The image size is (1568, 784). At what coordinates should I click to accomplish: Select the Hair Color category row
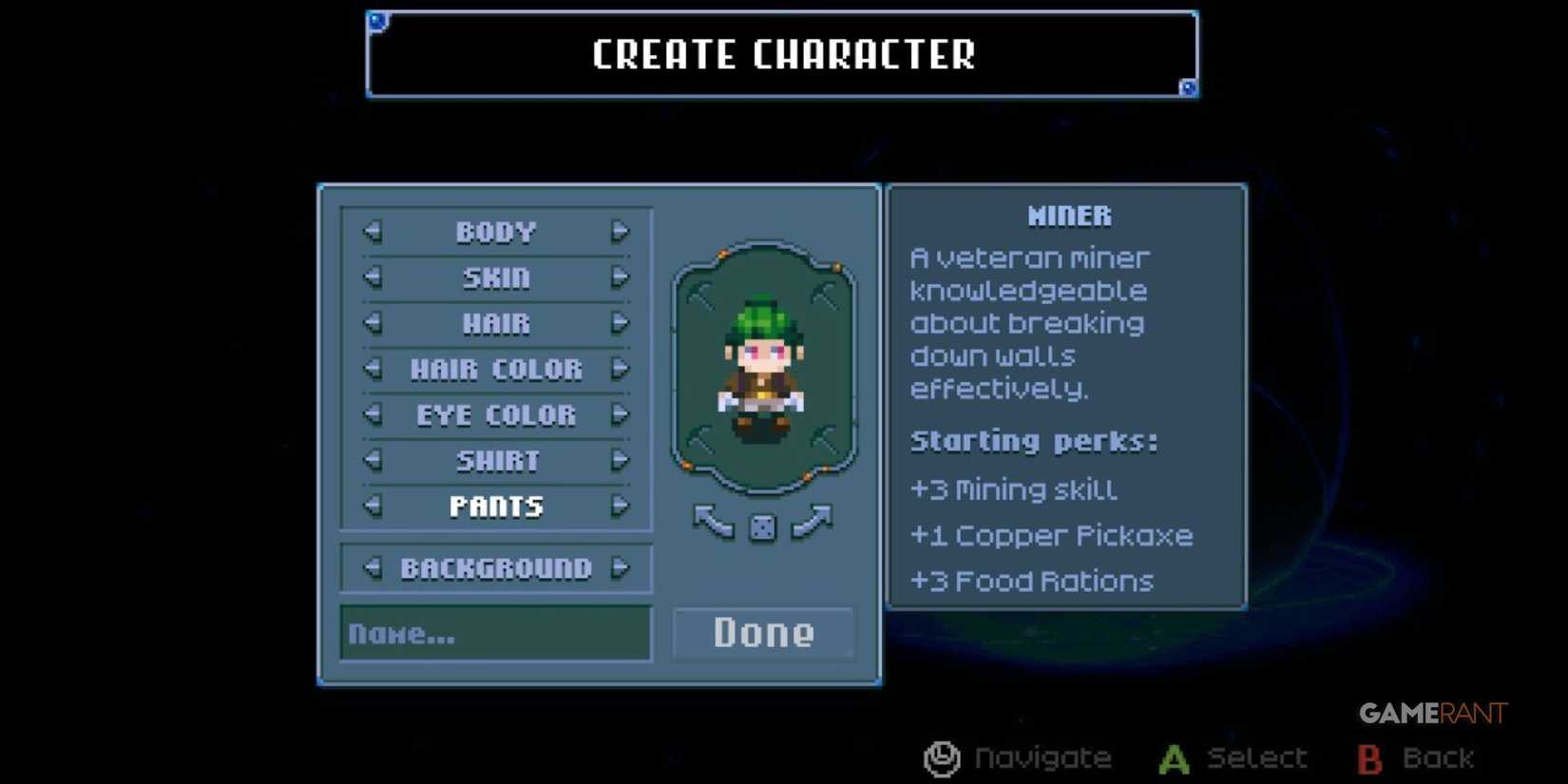[x=495, y=370]
